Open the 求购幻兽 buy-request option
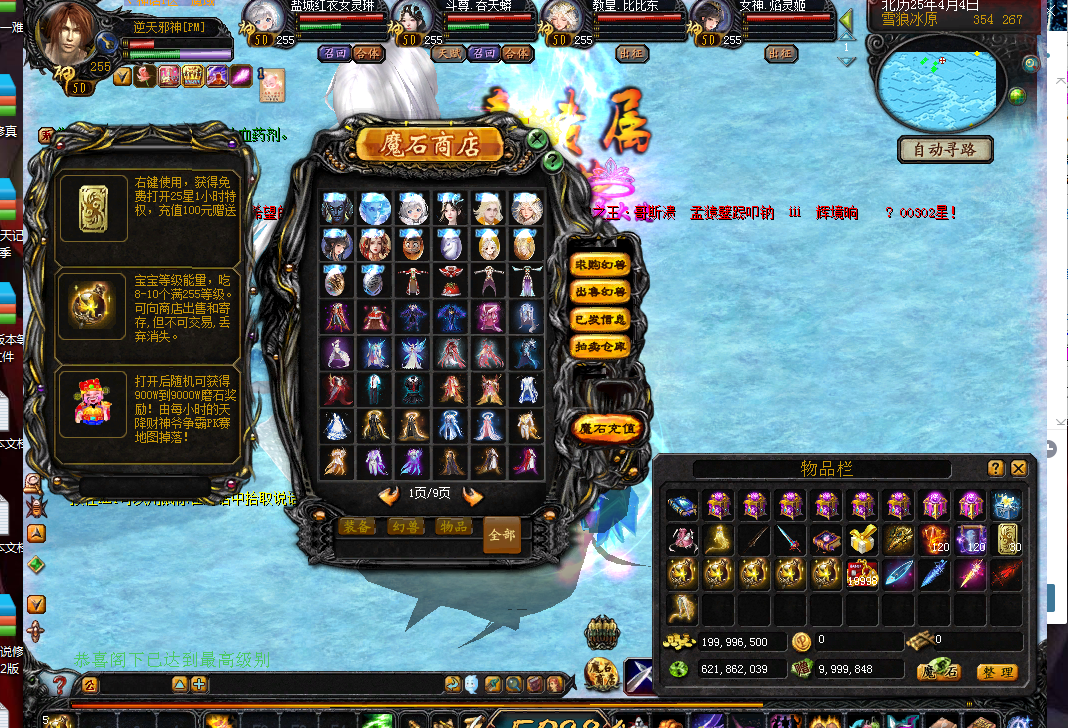The height and width of the screenshot is (728, 1068). (600, 266)
